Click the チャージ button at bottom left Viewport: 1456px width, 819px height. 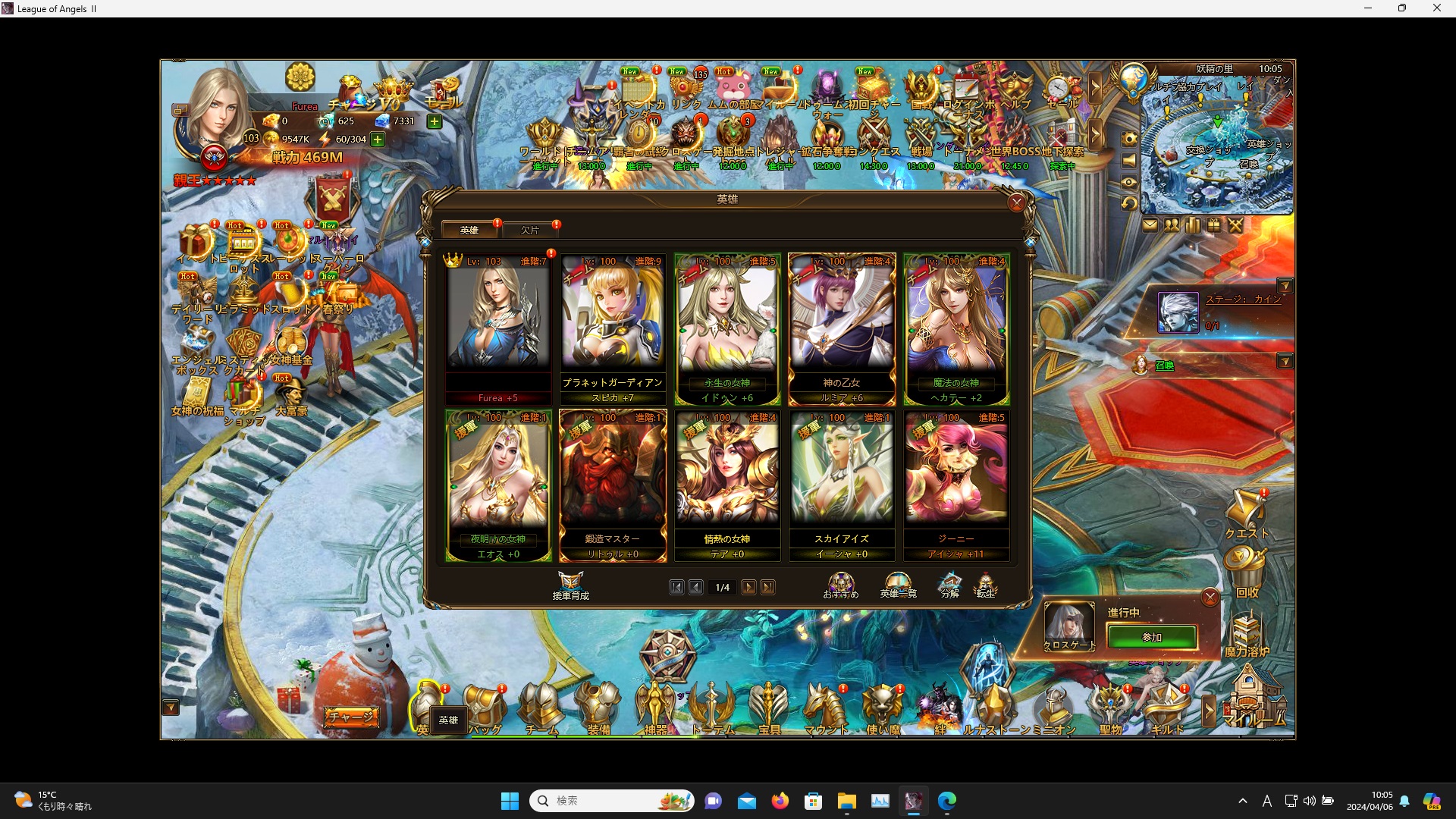click(351, 716)
